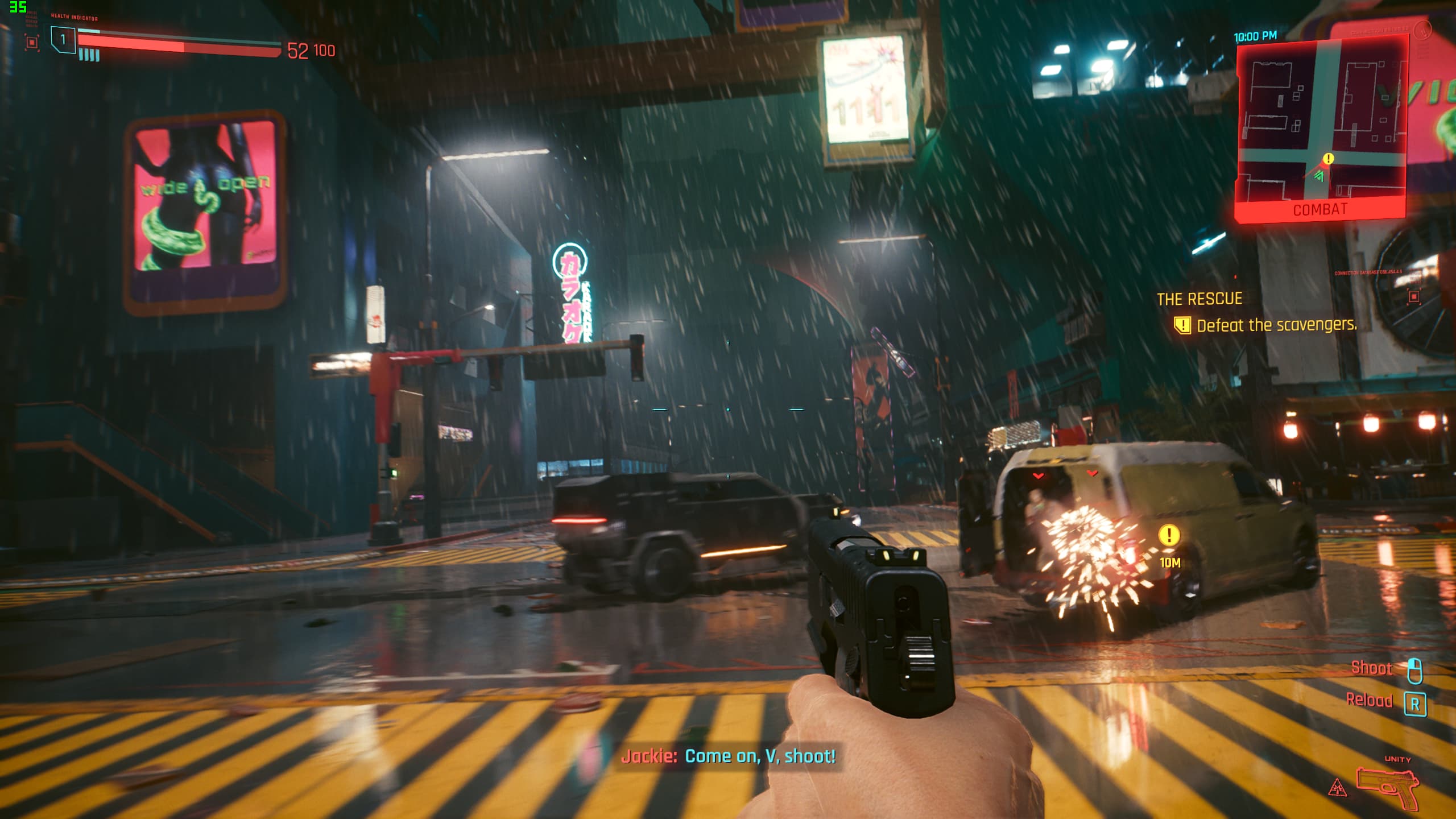Select the yellow quest marker on minimap
1456x819 pixels.
[x=1328, y=159]
